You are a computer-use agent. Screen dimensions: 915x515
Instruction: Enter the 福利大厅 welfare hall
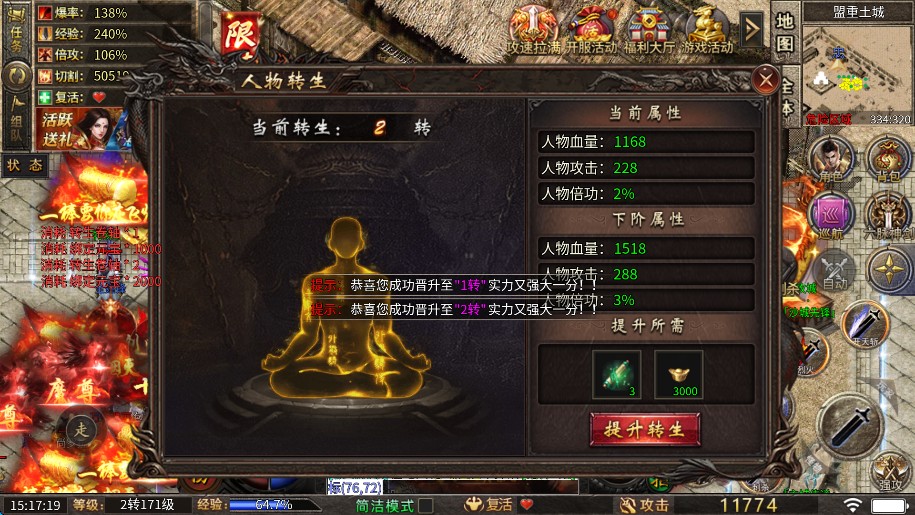click(x=650, y=28)
